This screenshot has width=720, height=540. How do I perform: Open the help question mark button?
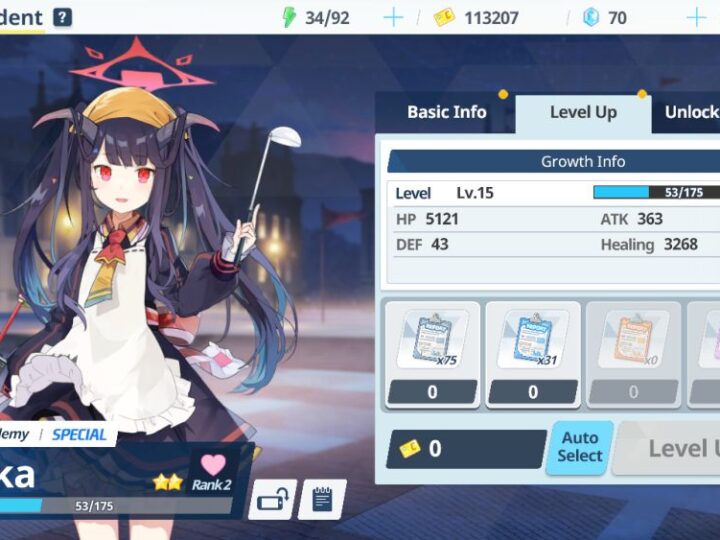(x=63, y=17)
